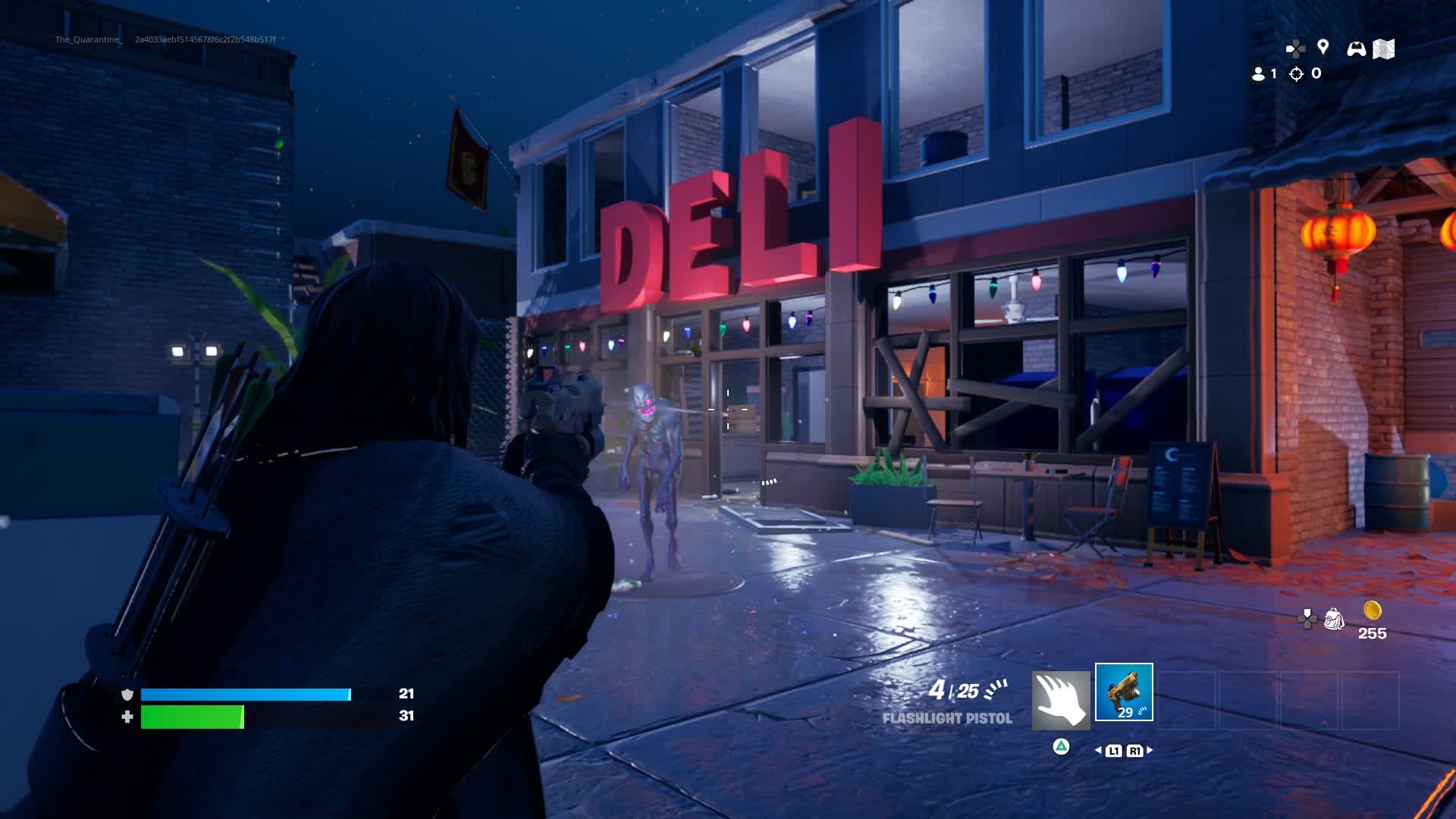Select the Flashlight Pistol hotbar slot
Viewport: 1456px width, 819px height.
click(x=1124, y=692)
